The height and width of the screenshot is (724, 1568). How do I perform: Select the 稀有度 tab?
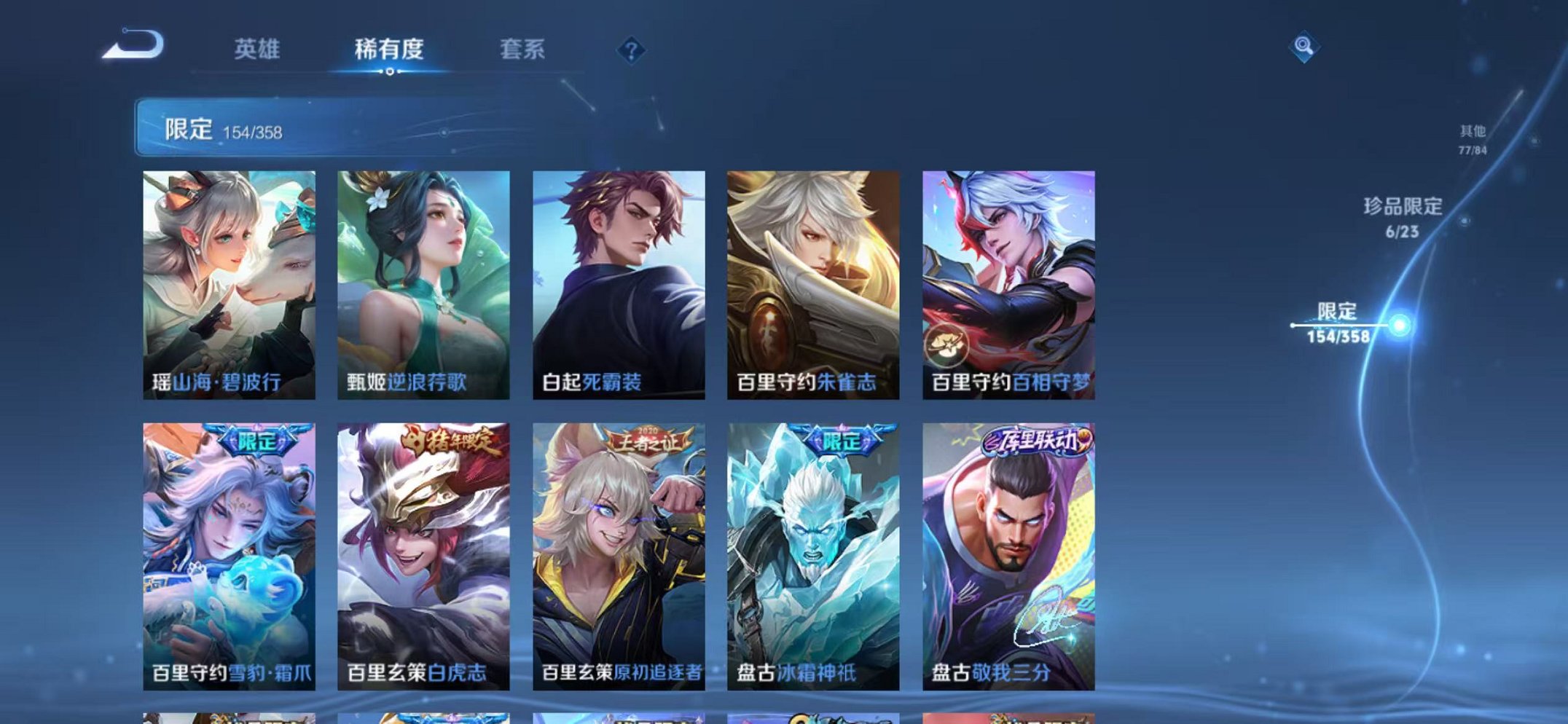coord(389,50)
